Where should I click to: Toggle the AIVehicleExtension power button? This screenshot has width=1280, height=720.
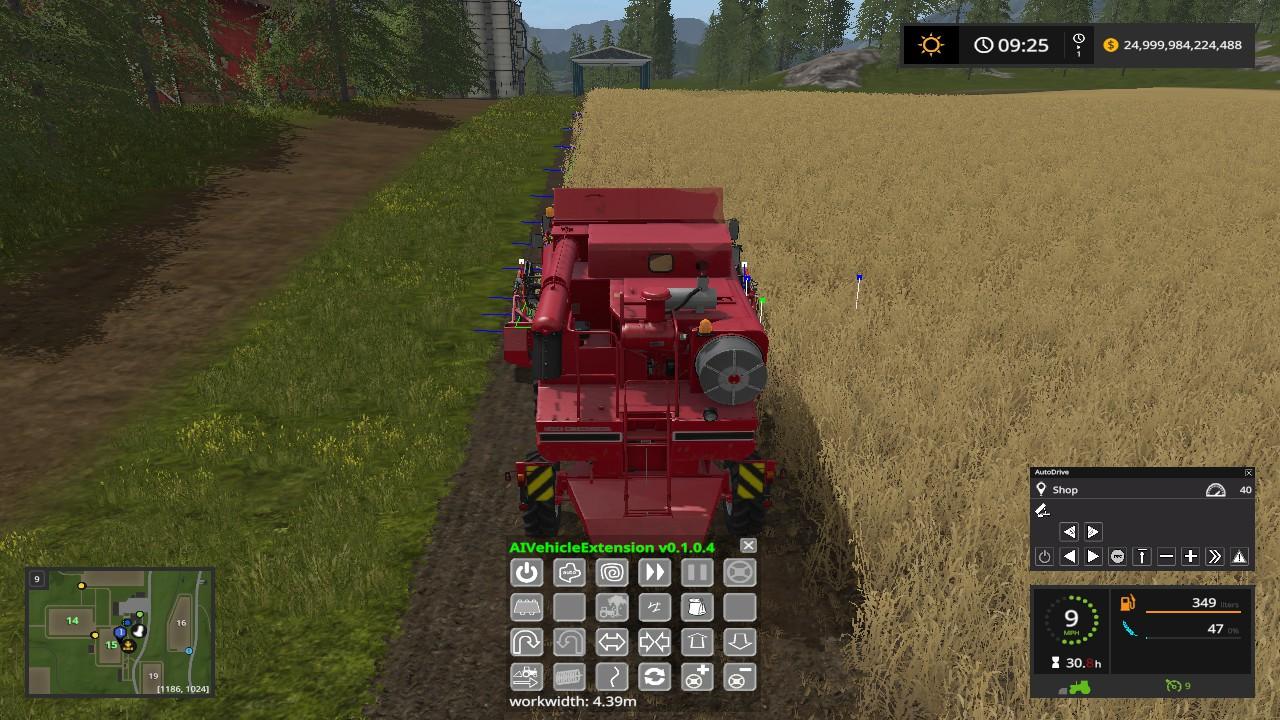527,573
